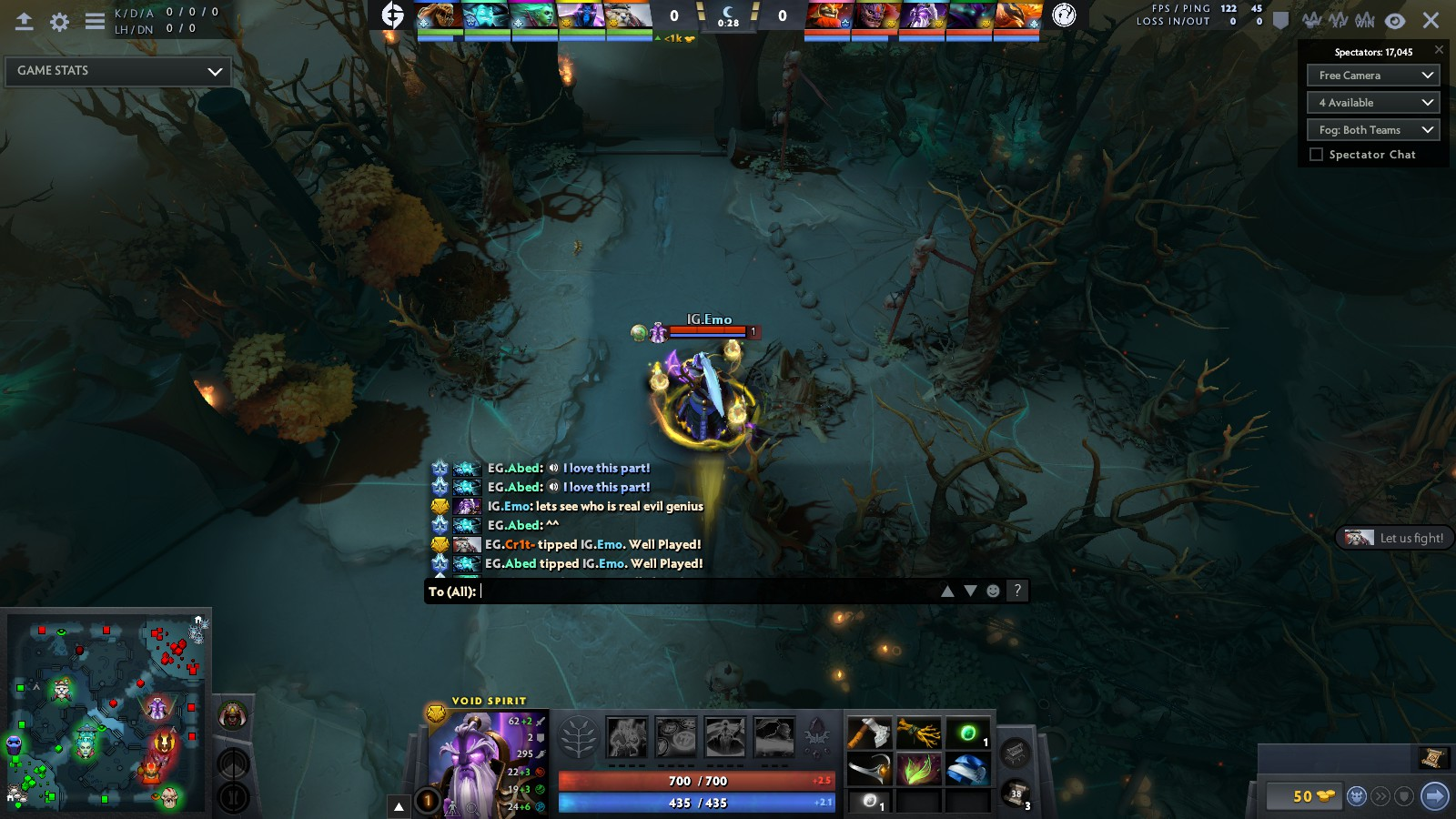Viewport: 1456px width, 819px height.
Task: Show the win probability graph
Action: click(x=1364, y=21)
